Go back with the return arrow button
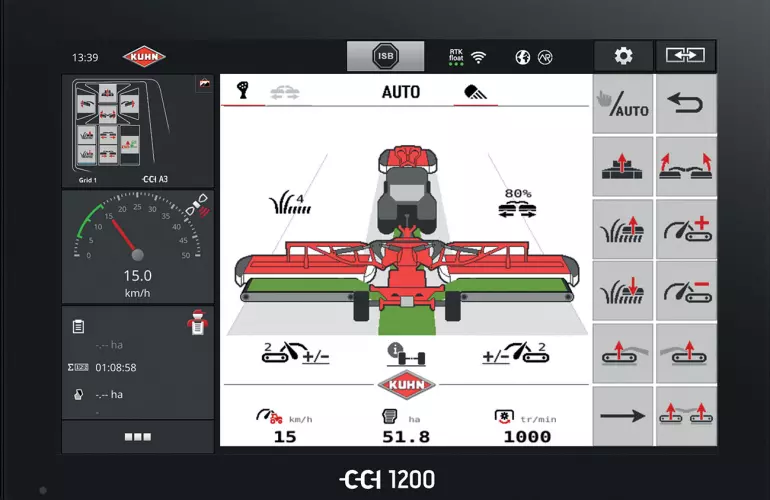Viewport: 770px width, 500px height. click(685, 103)
